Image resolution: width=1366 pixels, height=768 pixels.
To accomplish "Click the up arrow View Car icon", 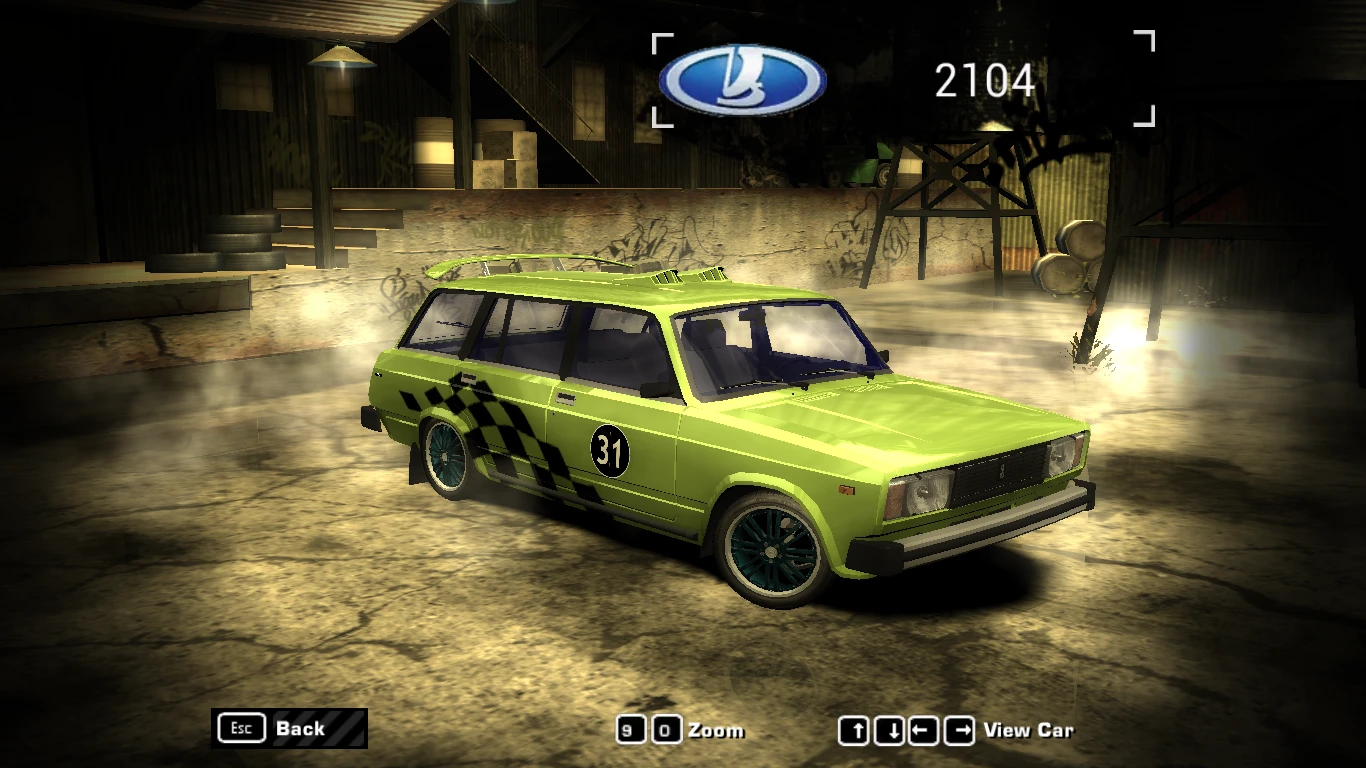I will [x=855, y=730].
